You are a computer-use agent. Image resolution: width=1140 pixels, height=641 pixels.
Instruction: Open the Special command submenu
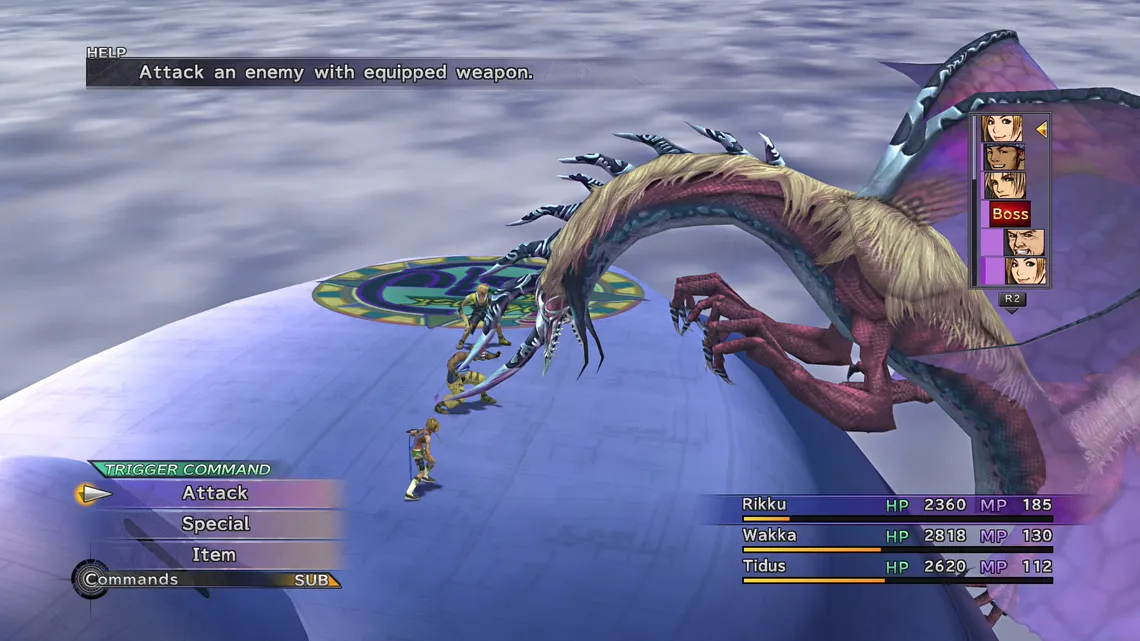tap(215, 524)
